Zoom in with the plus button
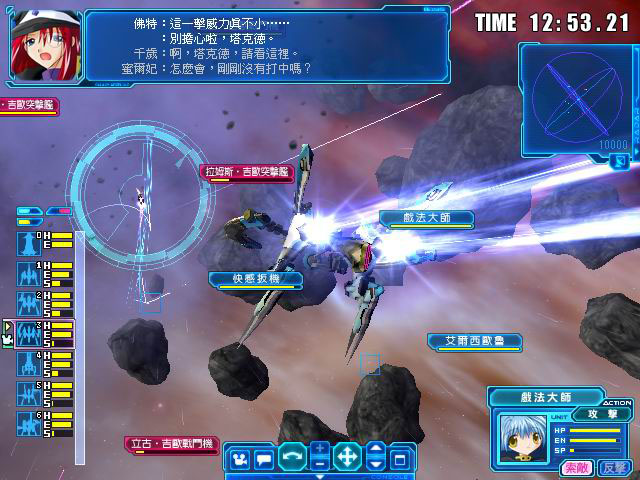 [x=319, y=450]
